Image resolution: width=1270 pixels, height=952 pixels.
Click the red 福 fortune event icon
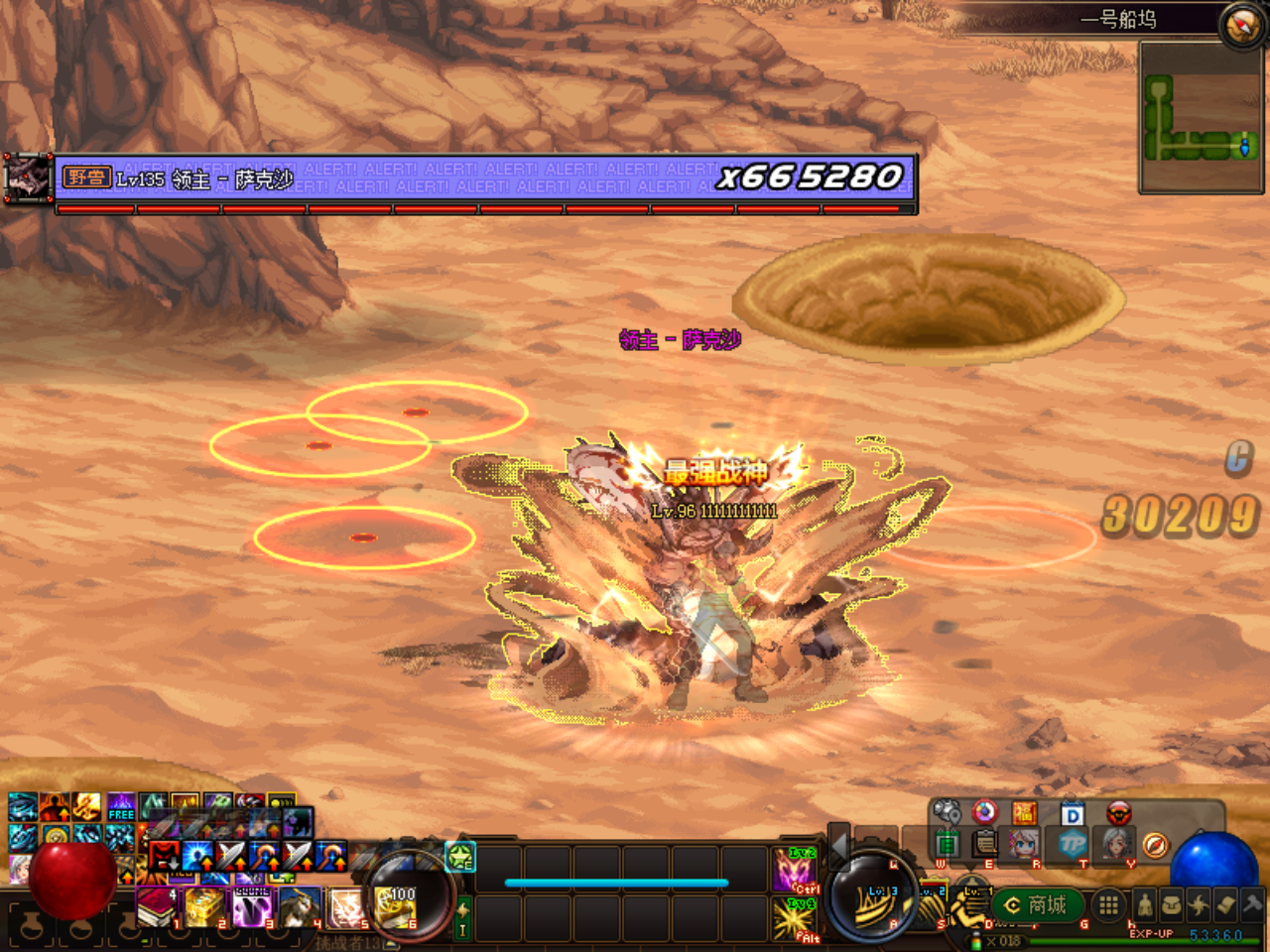[x=1024, y=813]
